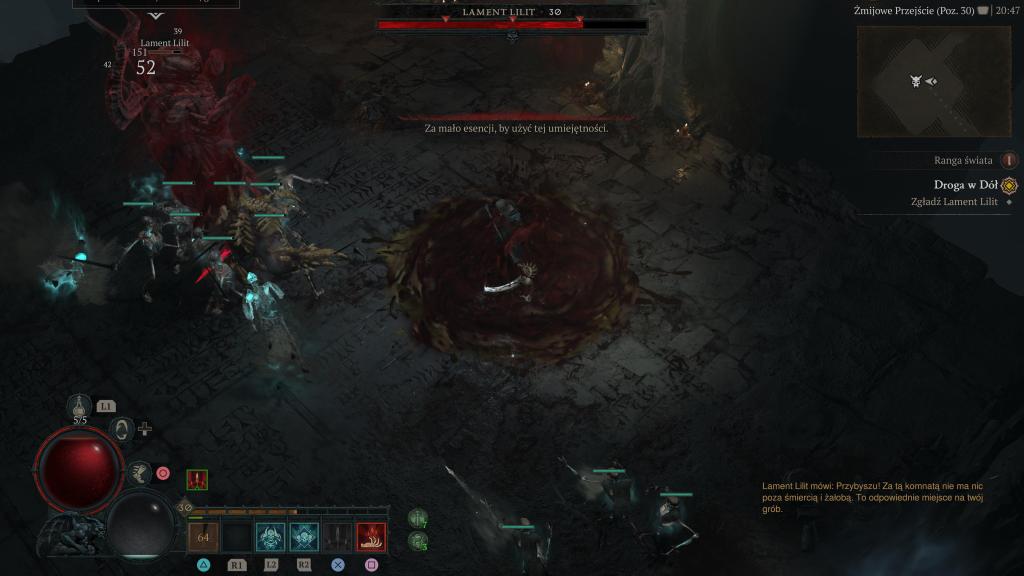
Task: Select the dimmed dark blades skill slot
Action: click(x=338, y=537)
